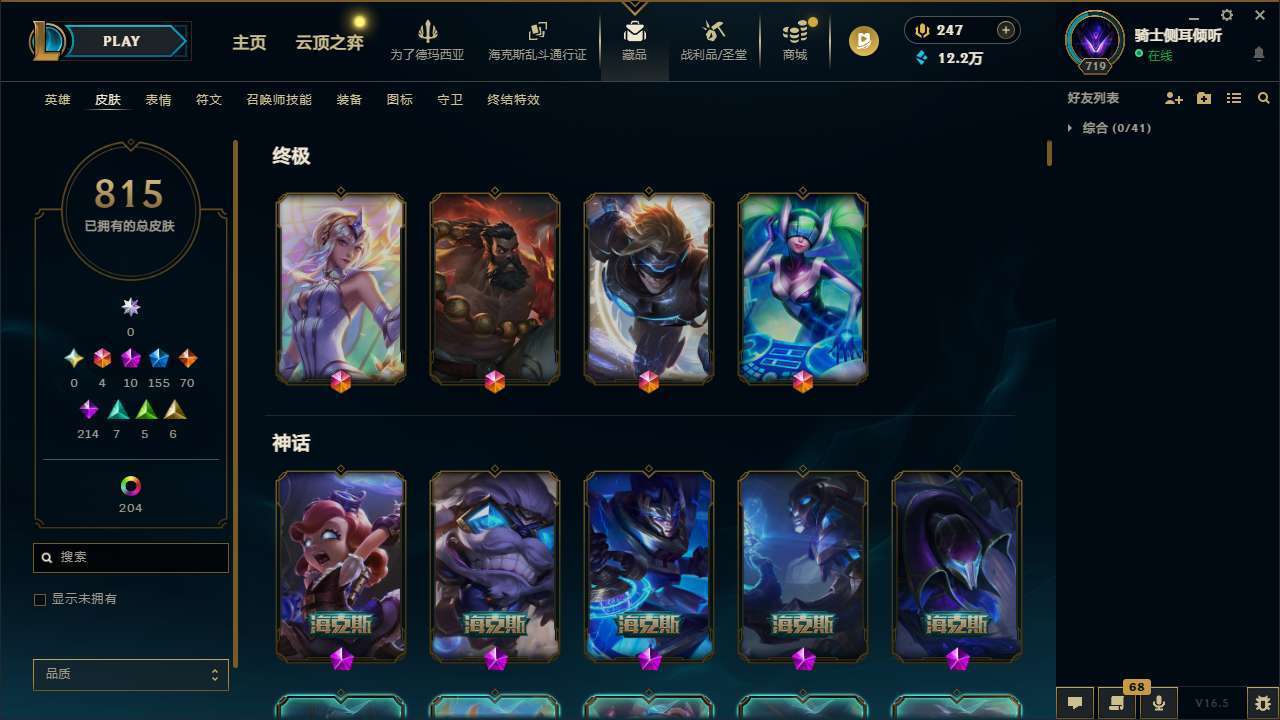Open the chat bubble icon
This screenshot has width=1280, height=720.
1073,703
